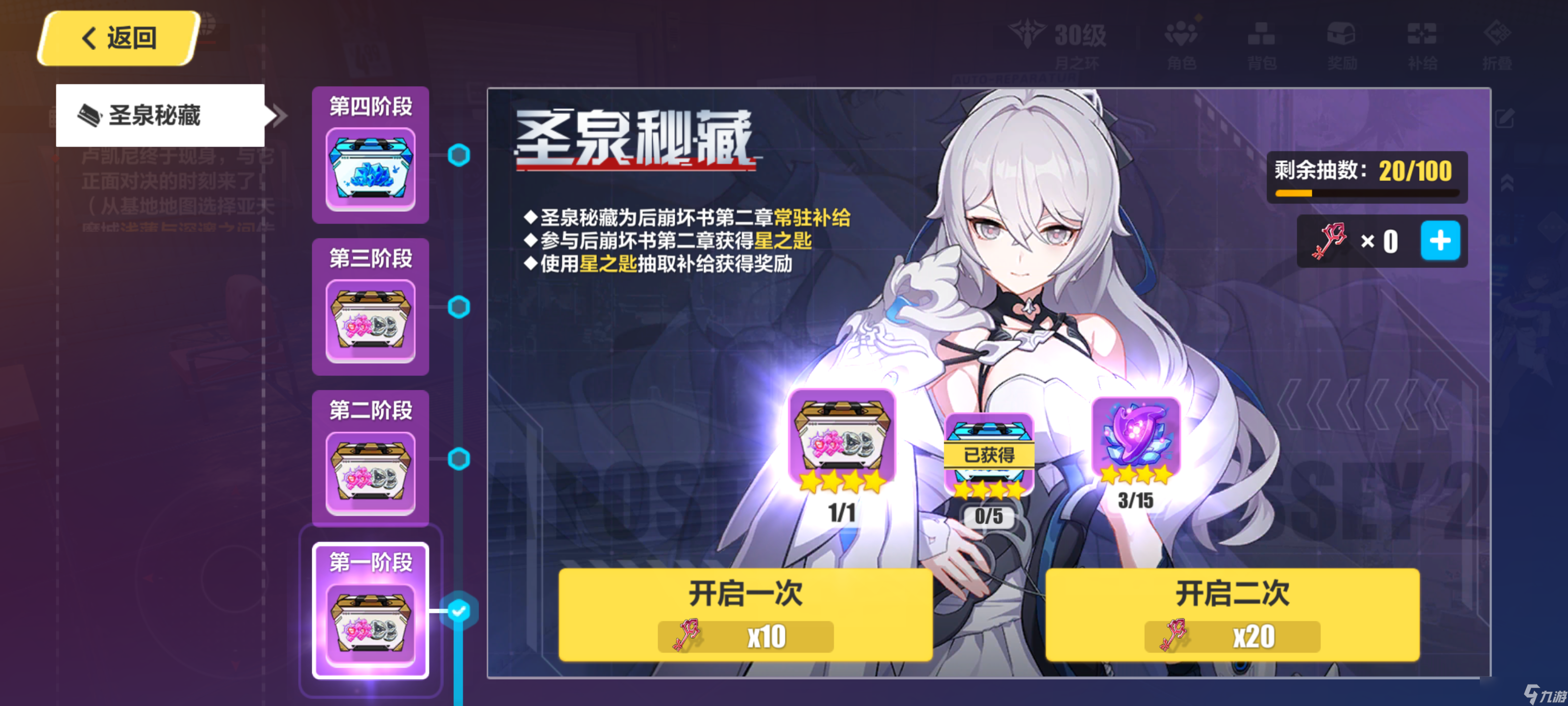The height and width of the screenshot is (706, 1568).
Task: Open the 背包 (Backpack) icon
Action: click(x=1263, y=38)
